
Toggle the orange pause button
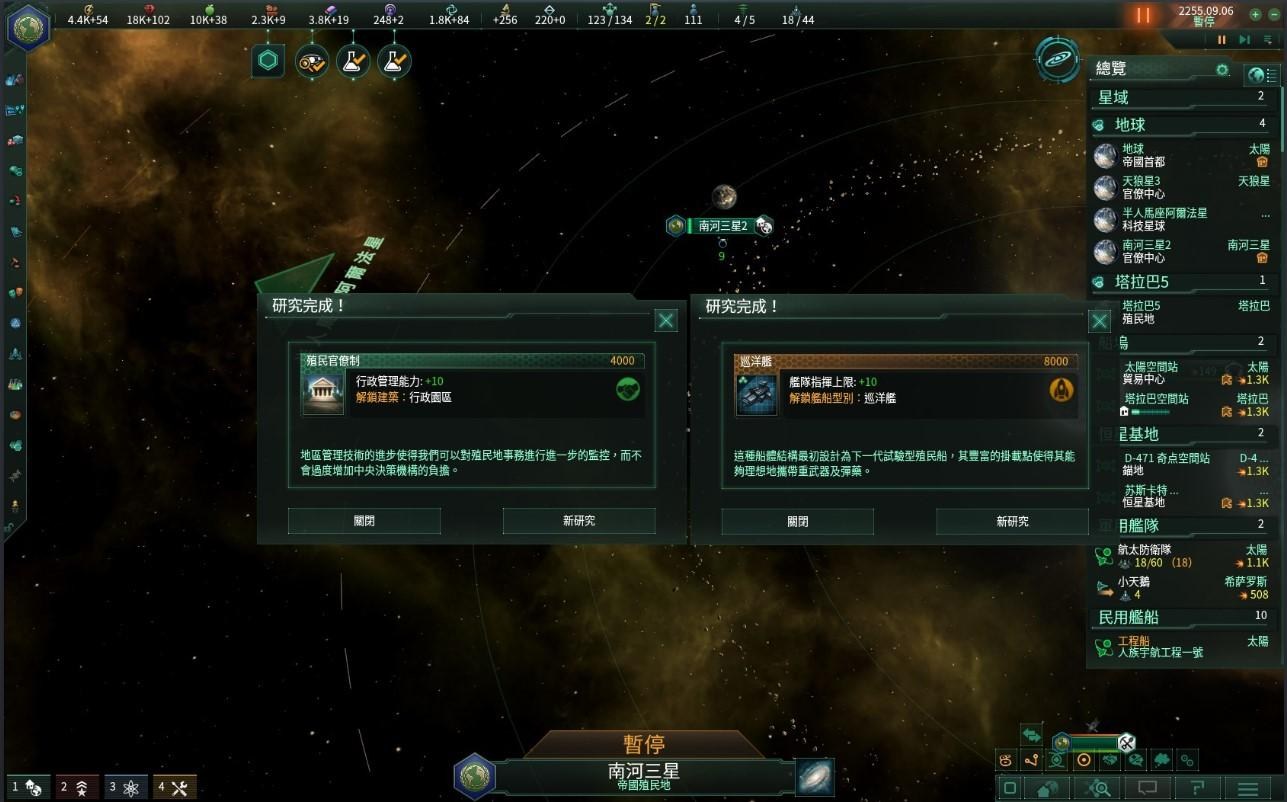click(x=1143, y=16)
